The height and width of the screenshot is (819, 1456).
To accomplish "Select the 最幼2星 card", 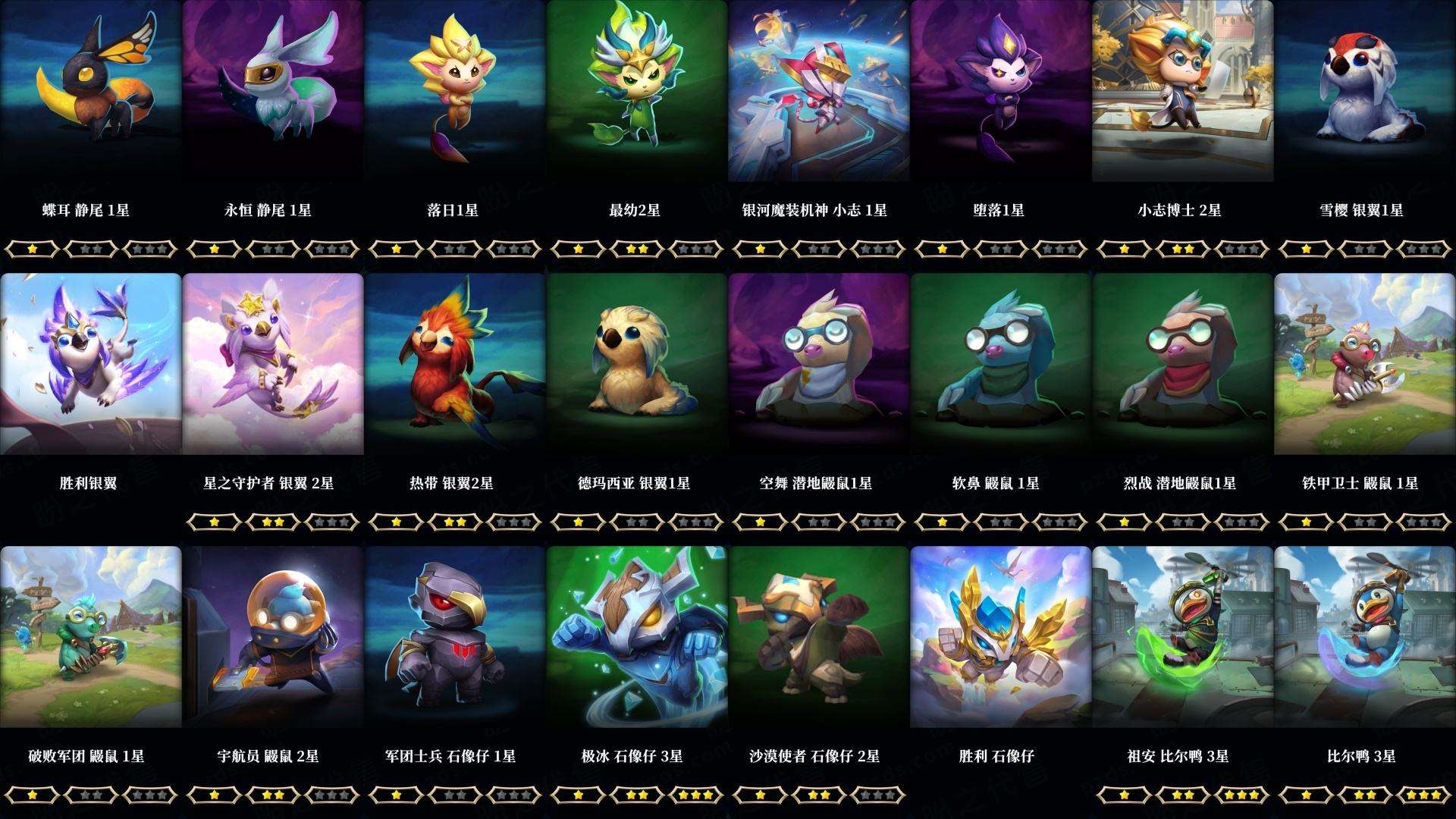I will click(637, 91).
